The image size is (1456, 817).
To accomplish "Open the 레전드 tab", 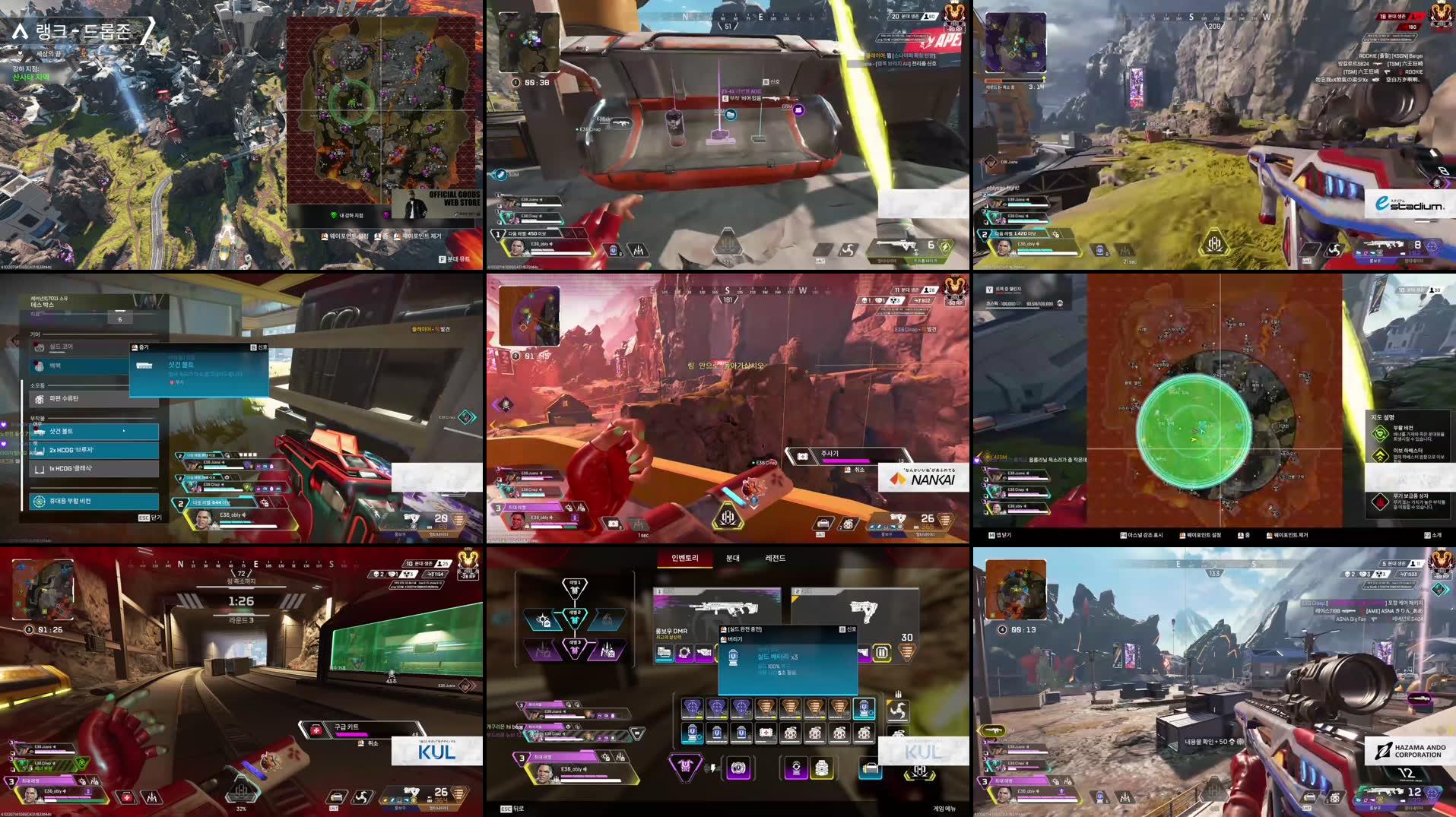I will pos(777,557).
